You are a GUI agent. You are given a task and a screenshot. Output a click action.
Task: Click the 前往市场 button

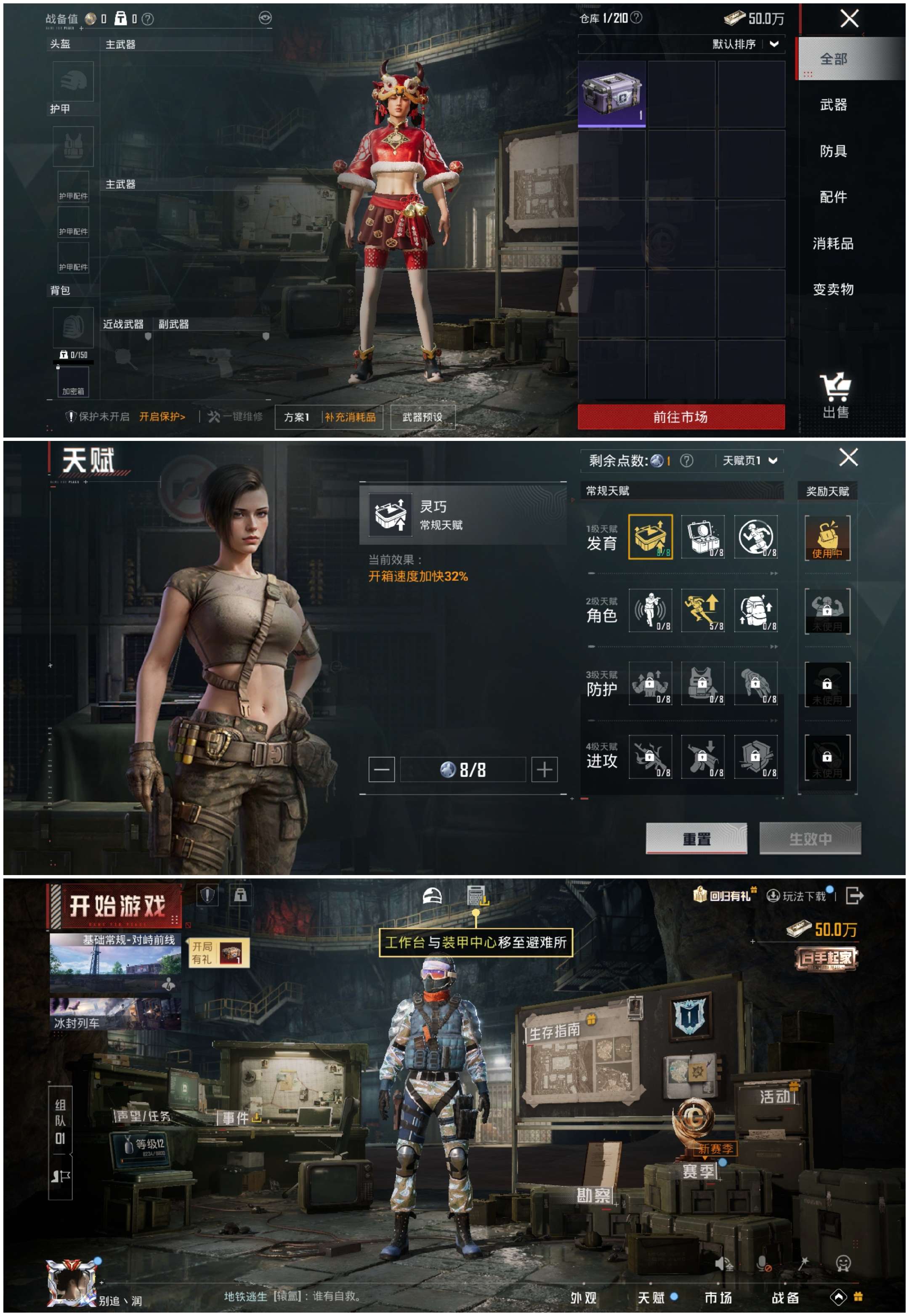point(681,417)
